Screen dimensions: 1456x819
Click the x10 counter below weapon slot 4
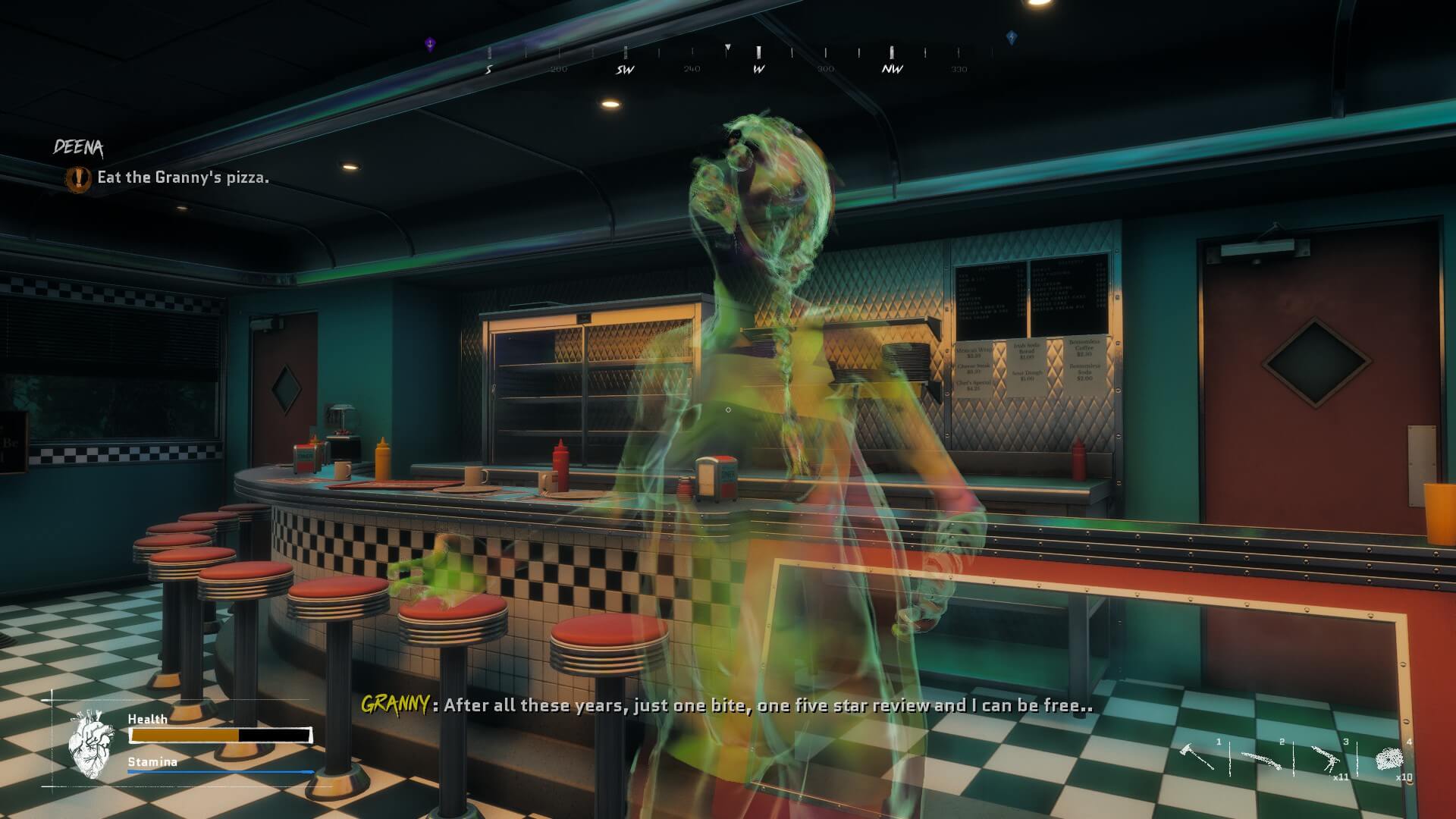tap(1404, 777)
